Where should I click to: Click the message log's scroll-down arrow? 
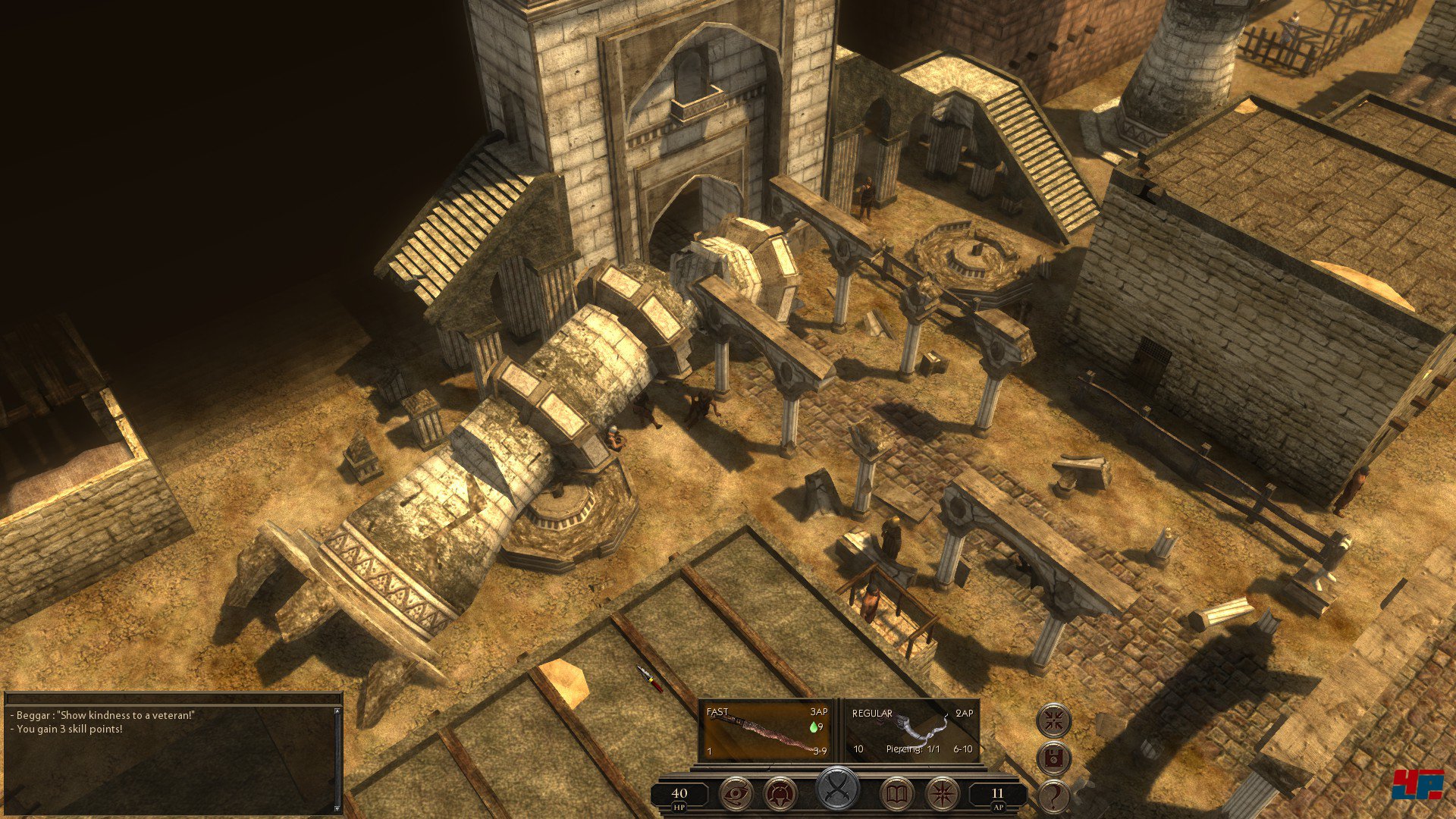coord(337,808)
